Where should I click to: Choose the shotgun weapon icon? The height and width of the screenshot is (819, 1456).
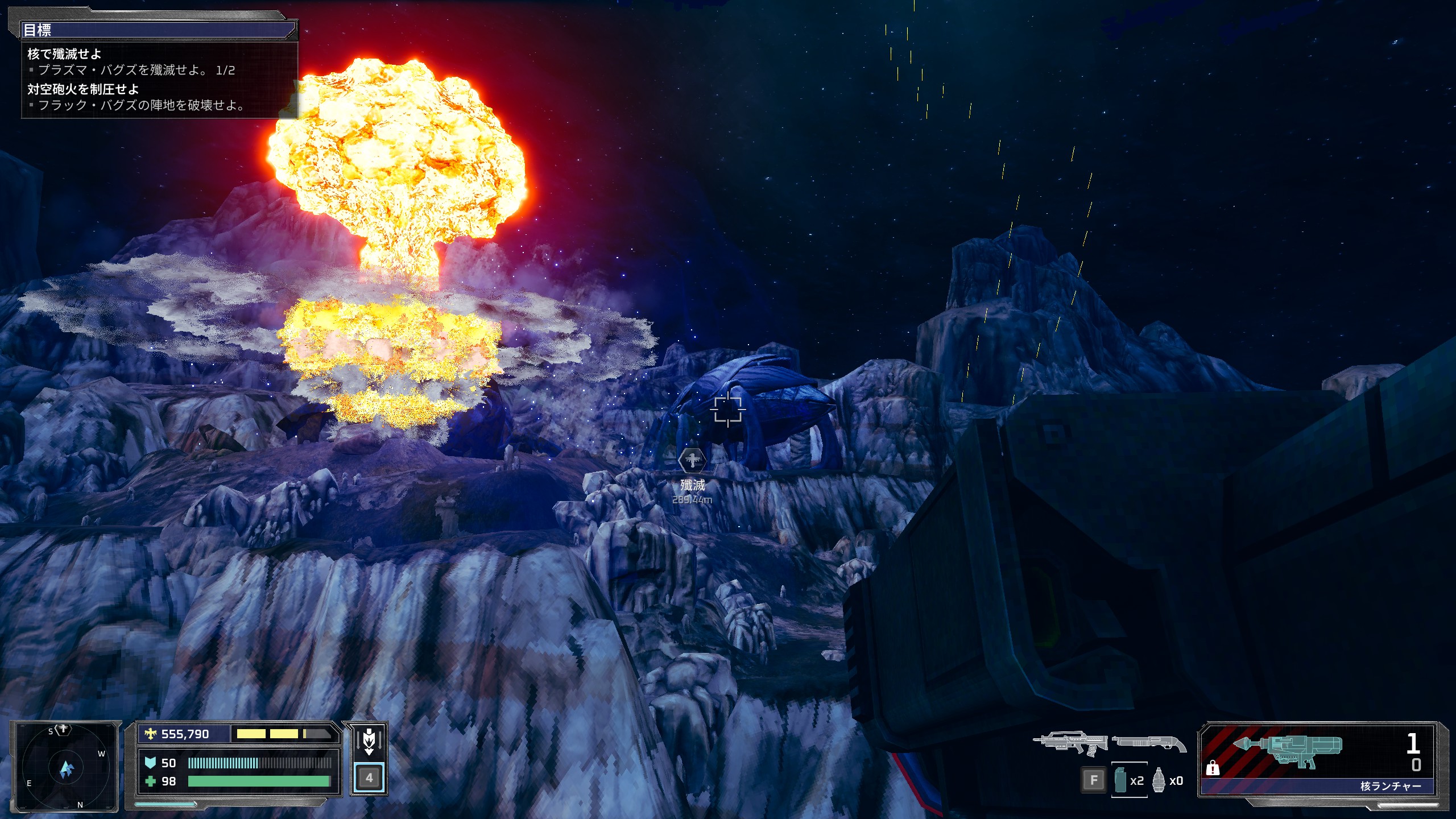tap(1149, 742)
